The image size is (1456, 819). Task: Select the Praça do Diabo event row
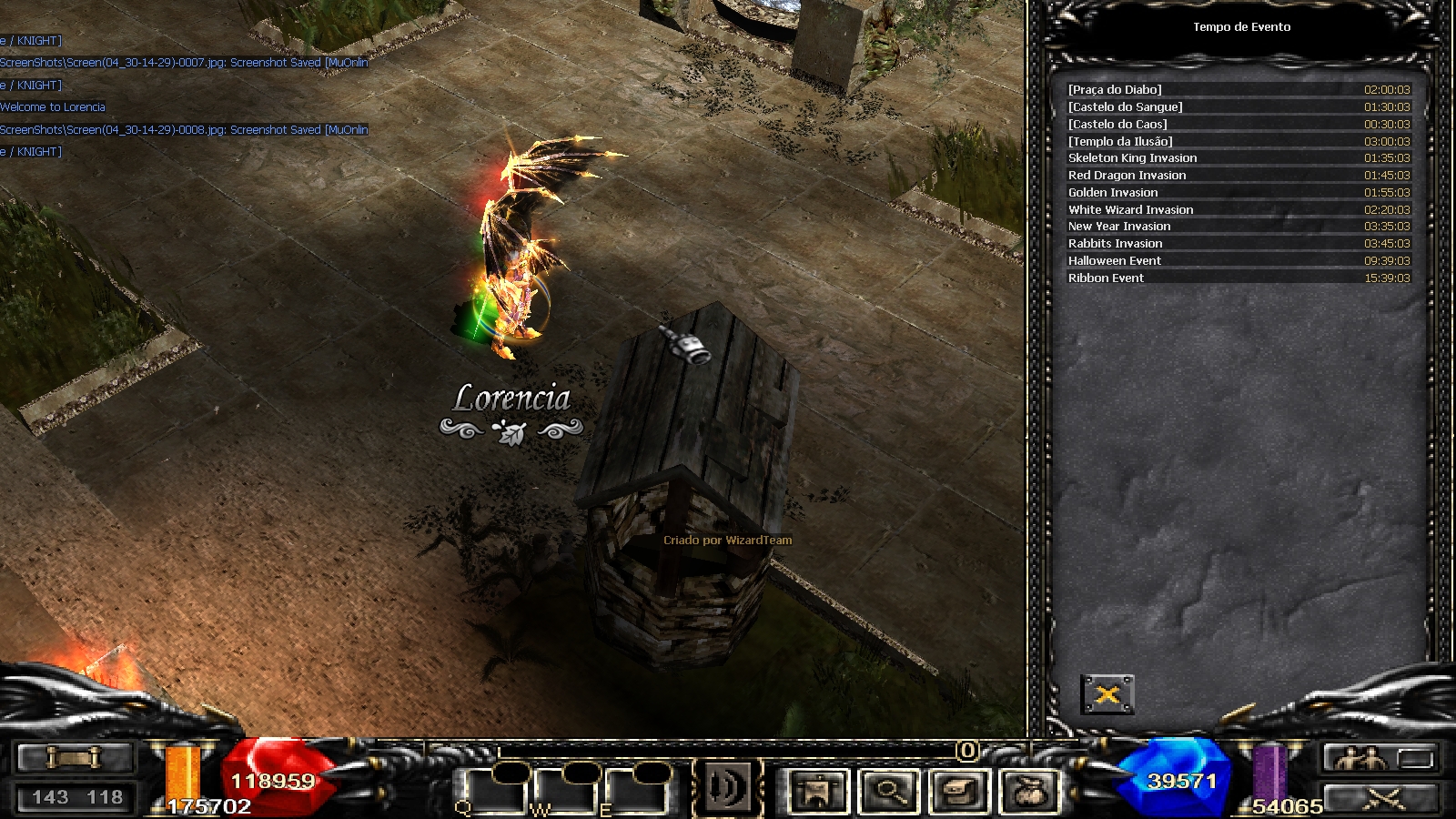(x=1239, y=89)
